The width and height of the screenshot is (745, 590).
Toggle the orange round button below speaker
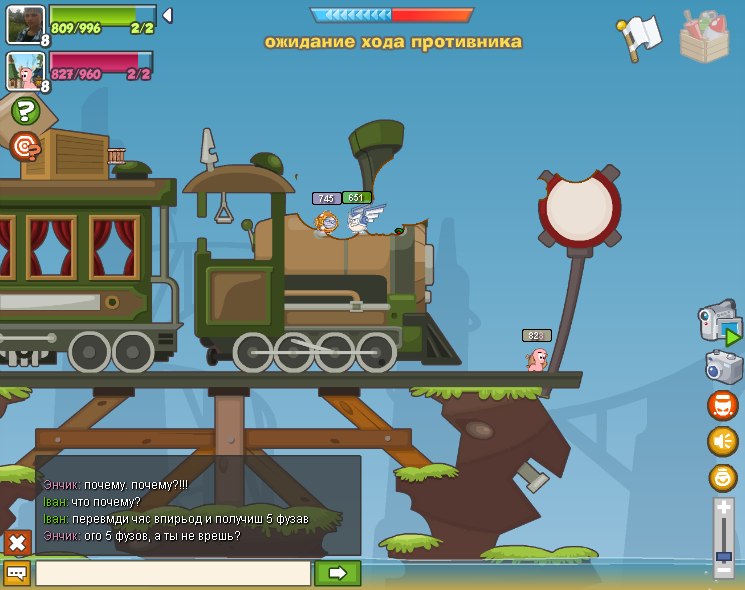[722, 477]
